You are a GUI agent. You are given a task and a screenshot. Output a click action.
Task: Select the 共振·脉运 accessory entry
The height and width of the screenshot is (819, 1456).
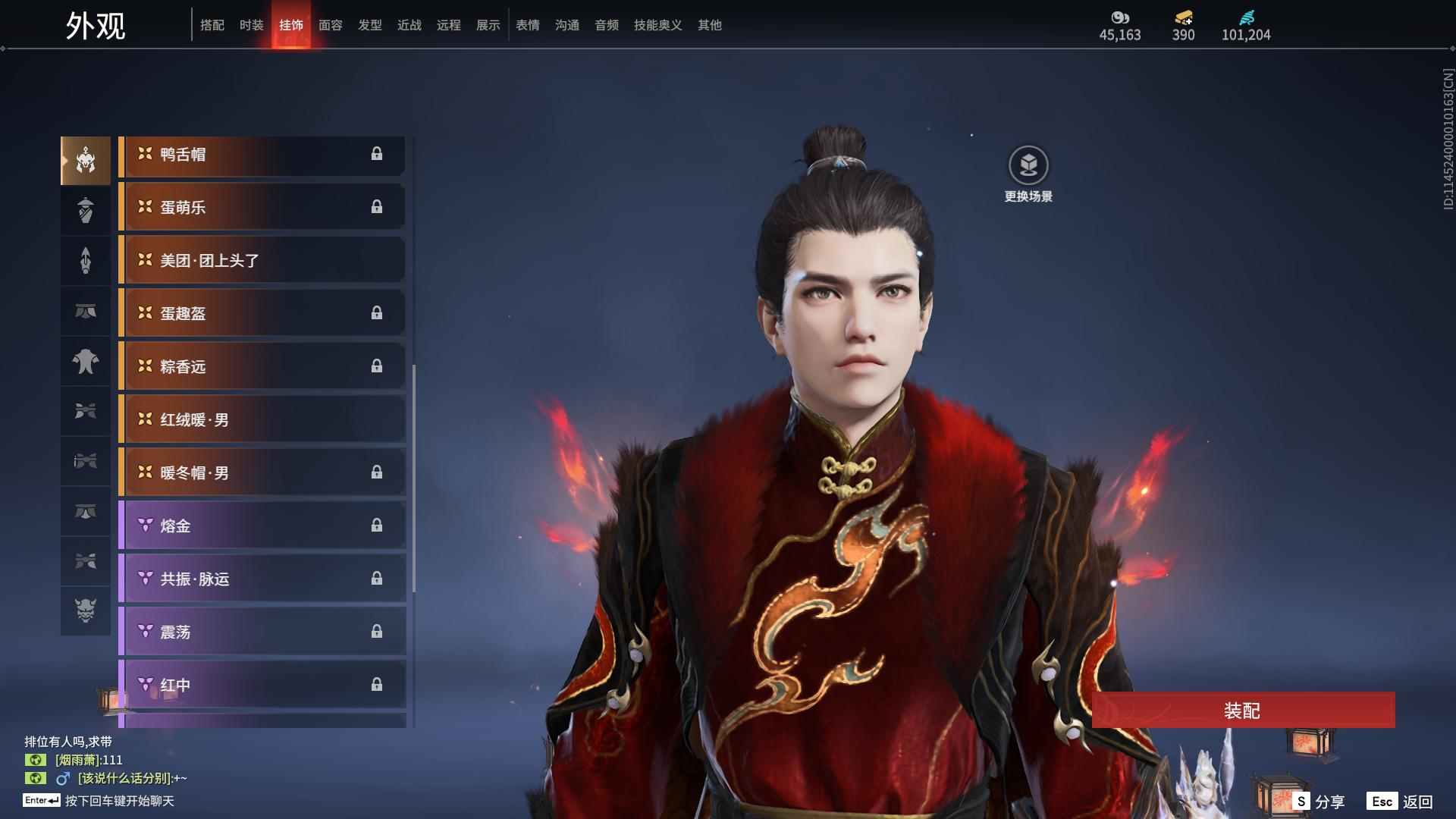click(x=262, y=579)
